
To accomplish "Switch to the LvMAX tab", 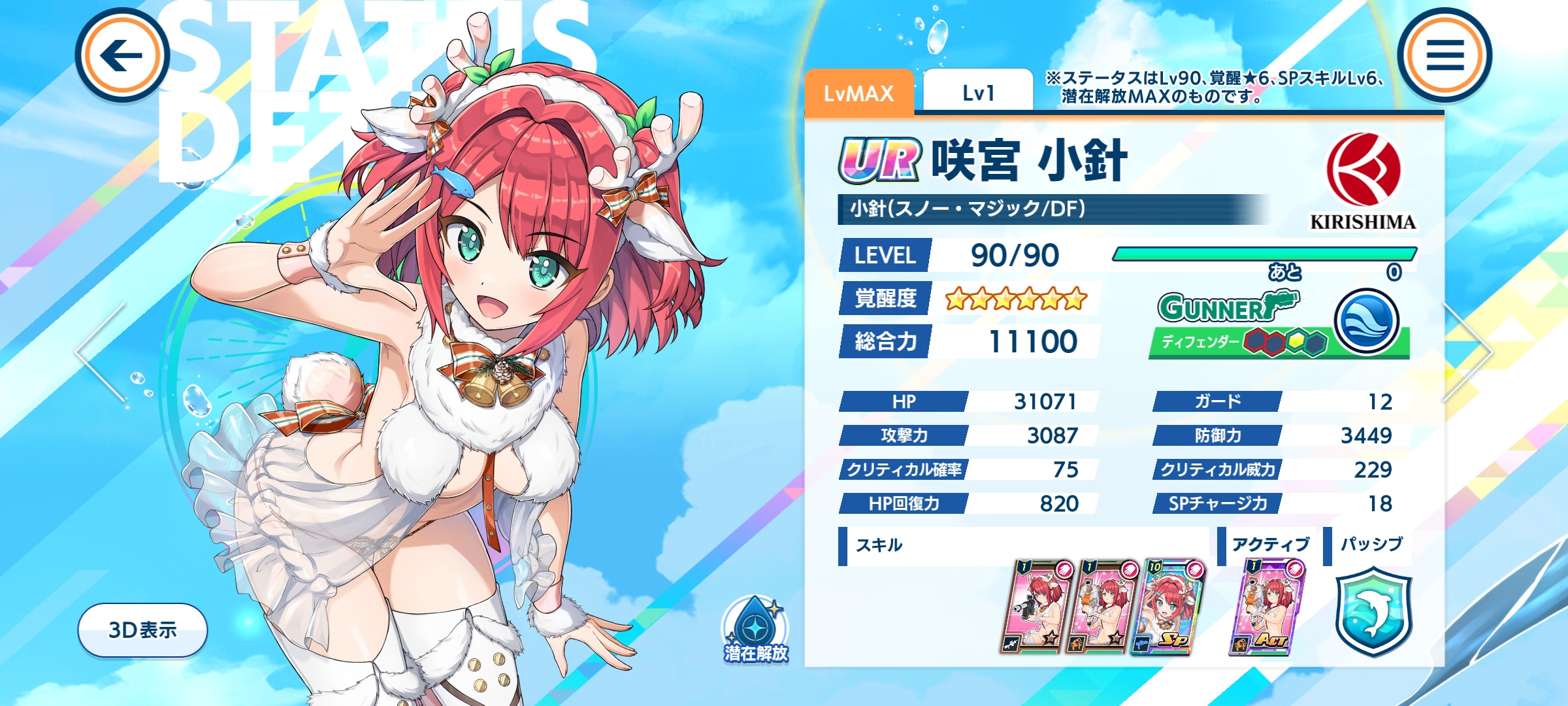I will [x=858, y=93].
